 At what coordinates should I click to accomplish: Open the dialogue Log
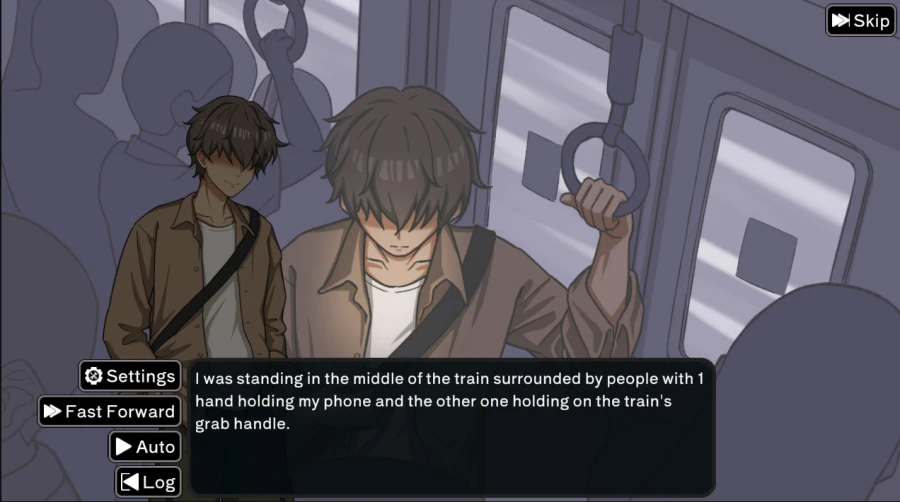point(148,481)
